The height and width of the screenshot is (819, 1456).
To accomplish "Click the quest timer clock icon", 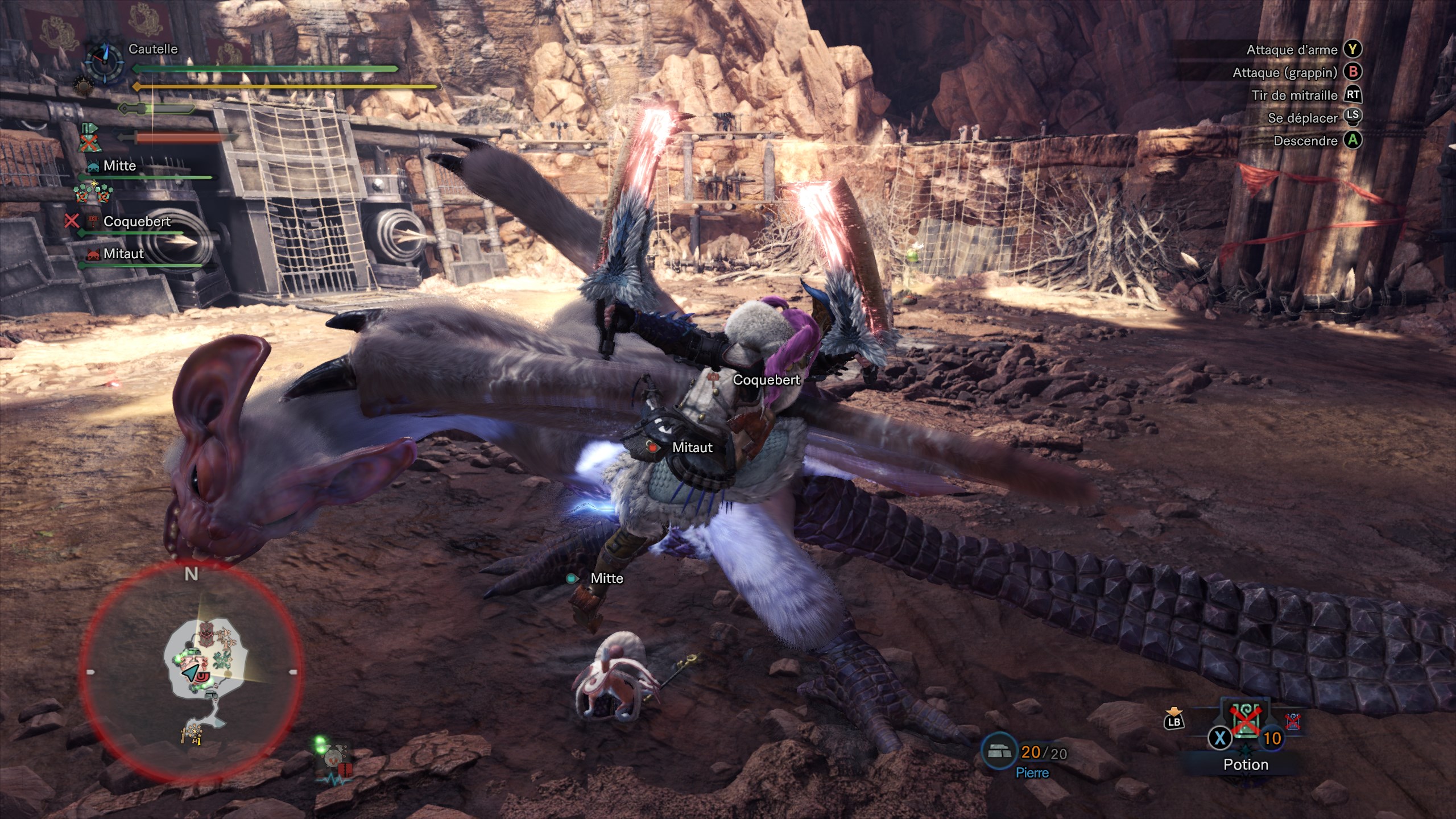I will coord(105,61).
